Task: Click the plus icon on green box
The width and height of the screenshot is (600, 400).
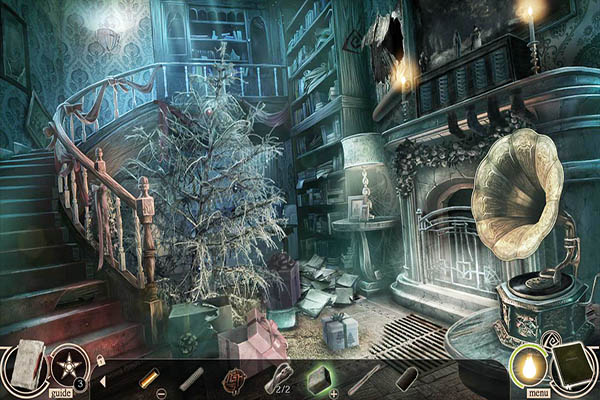Action: click(333, 393)
